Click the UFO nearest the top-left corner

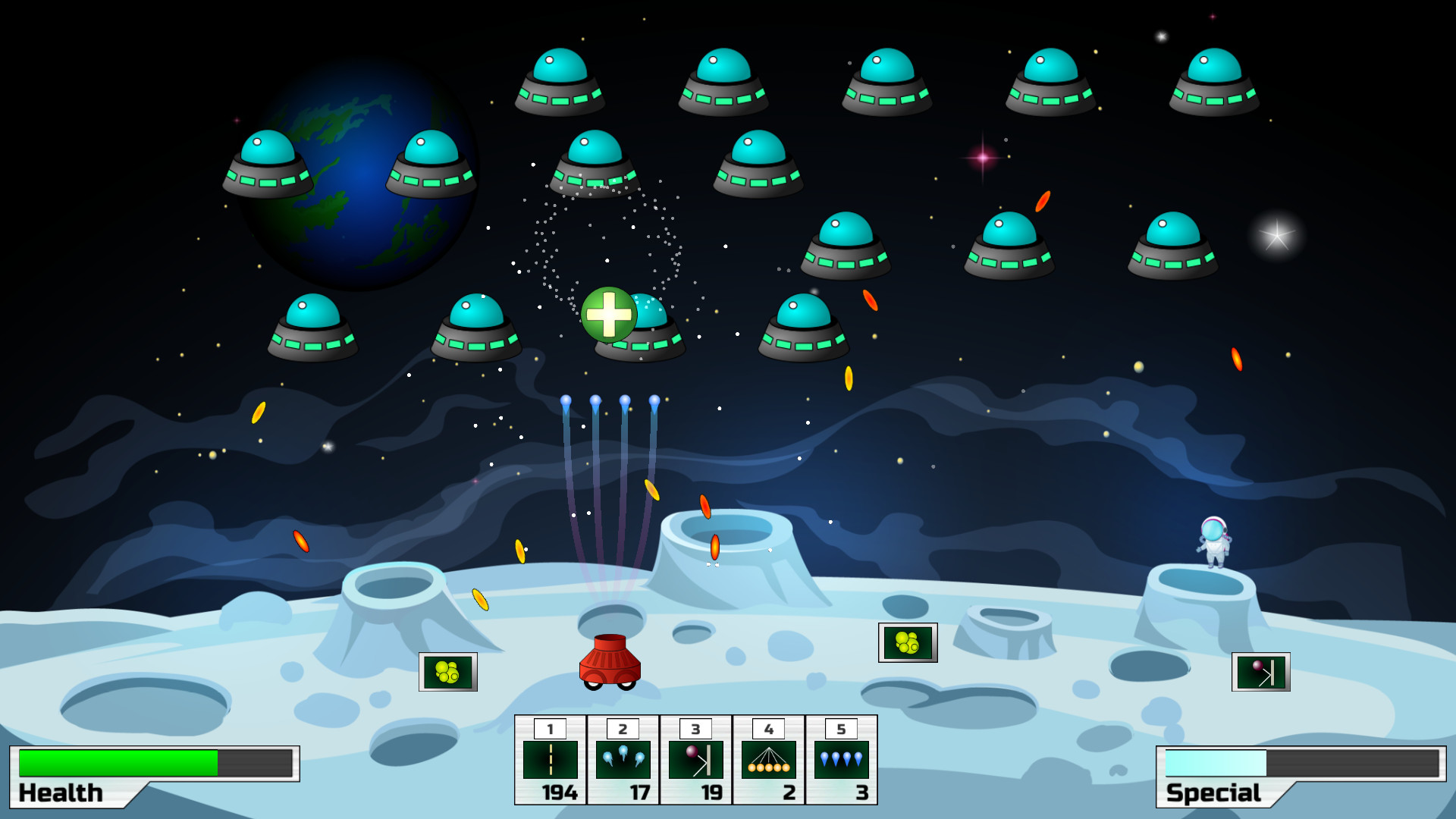267,163
